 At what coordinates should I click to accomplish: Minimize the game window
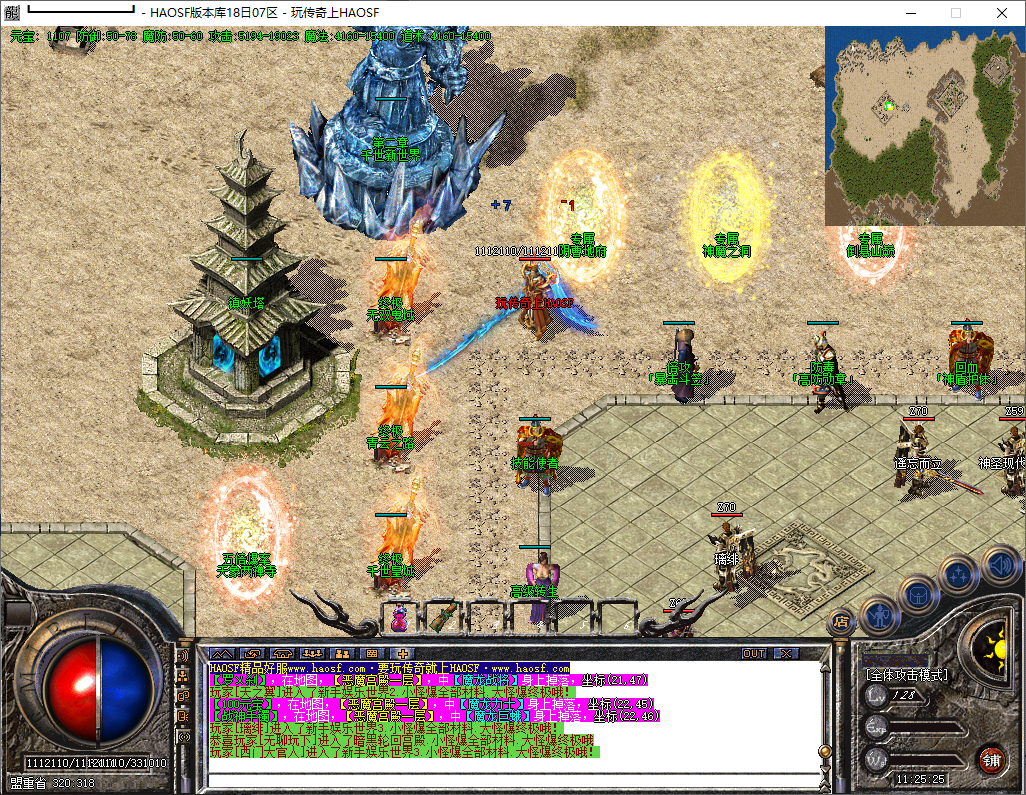(910, 13)
